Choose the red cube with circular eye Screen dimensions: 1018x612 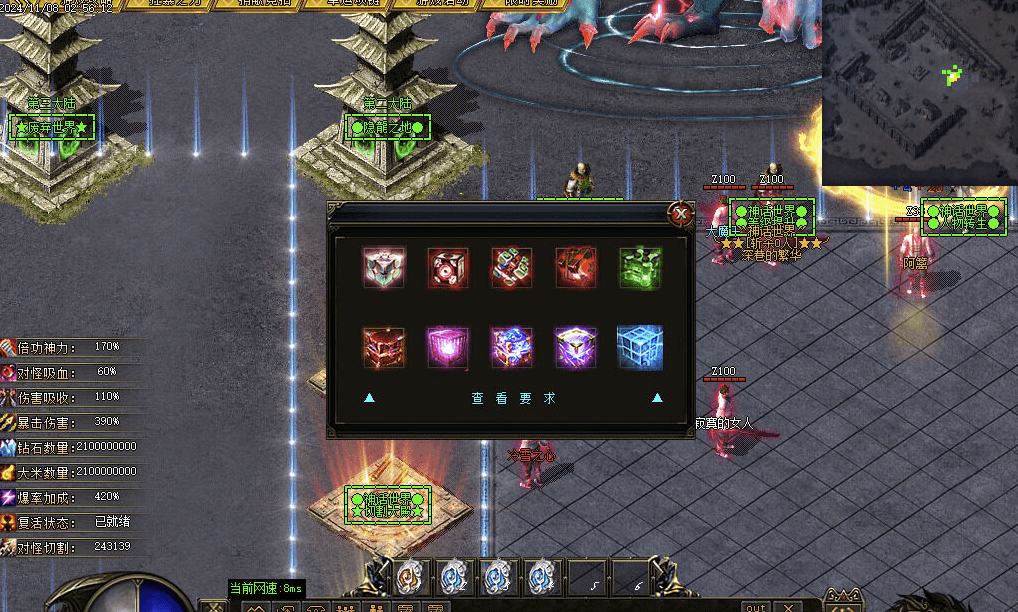tap(448, 268)
